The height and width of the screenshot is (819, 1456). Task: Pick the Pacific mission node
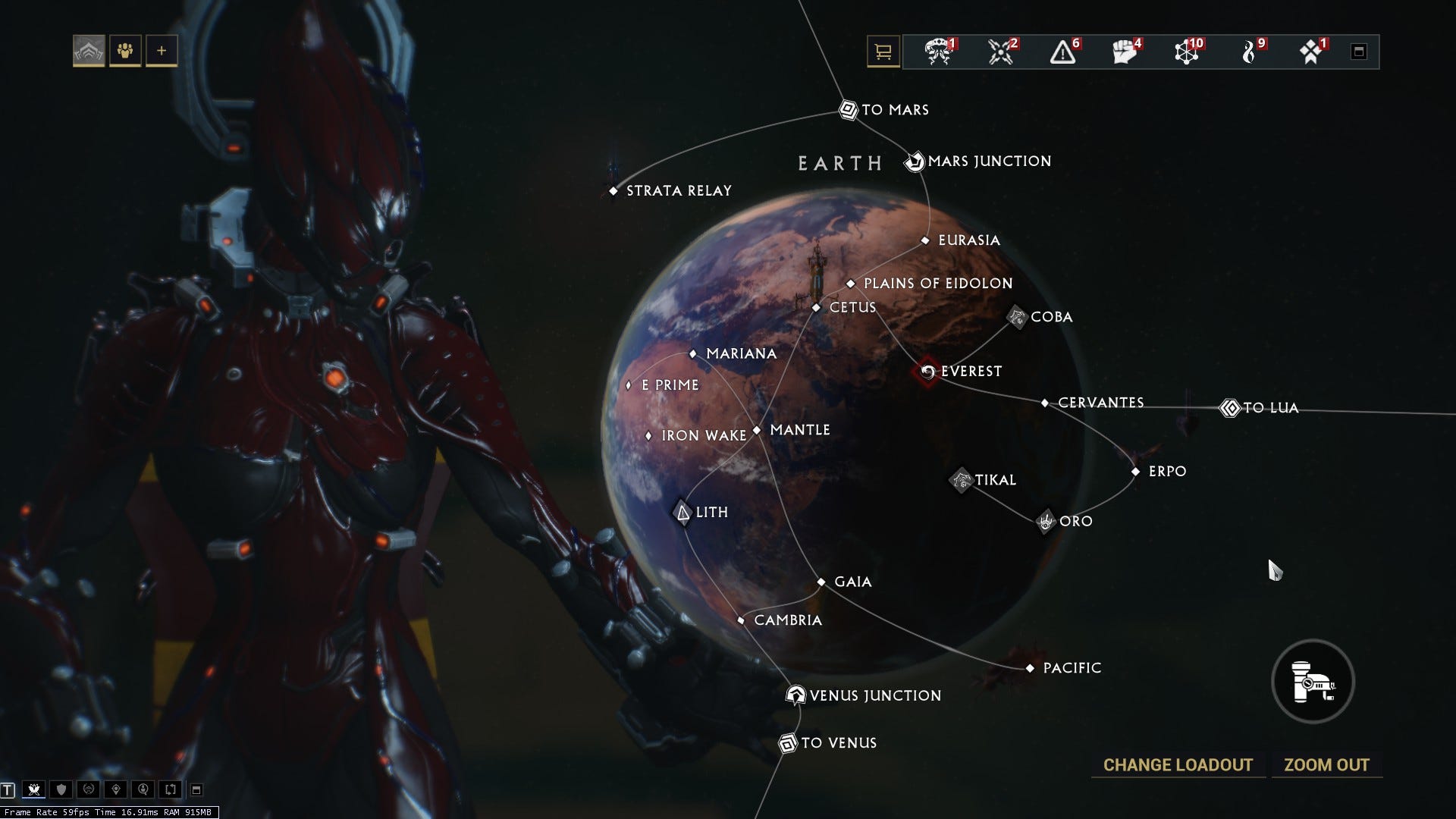point(1030,668)
